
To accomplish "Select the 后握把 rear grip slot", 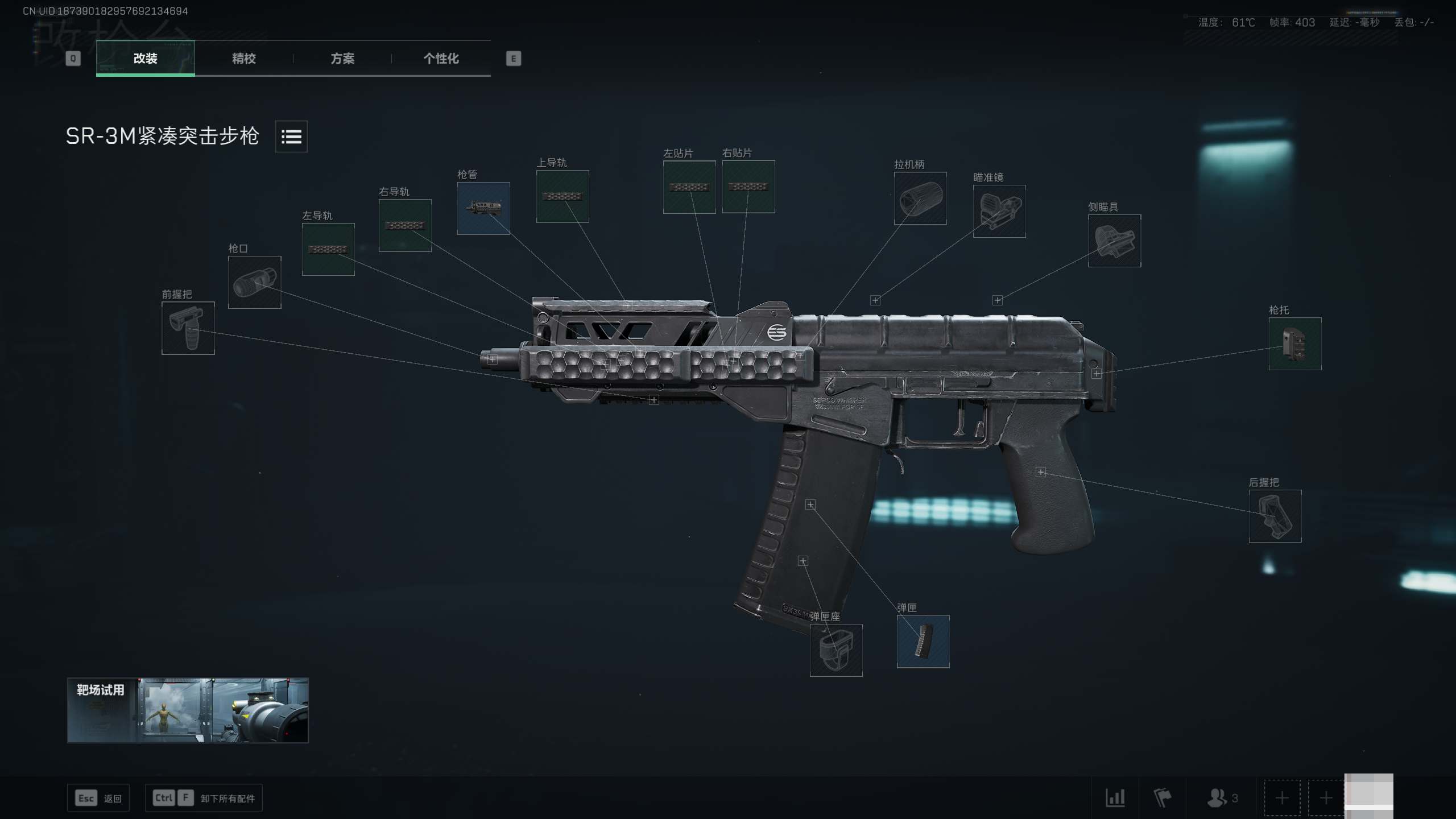I will 1275,516.
